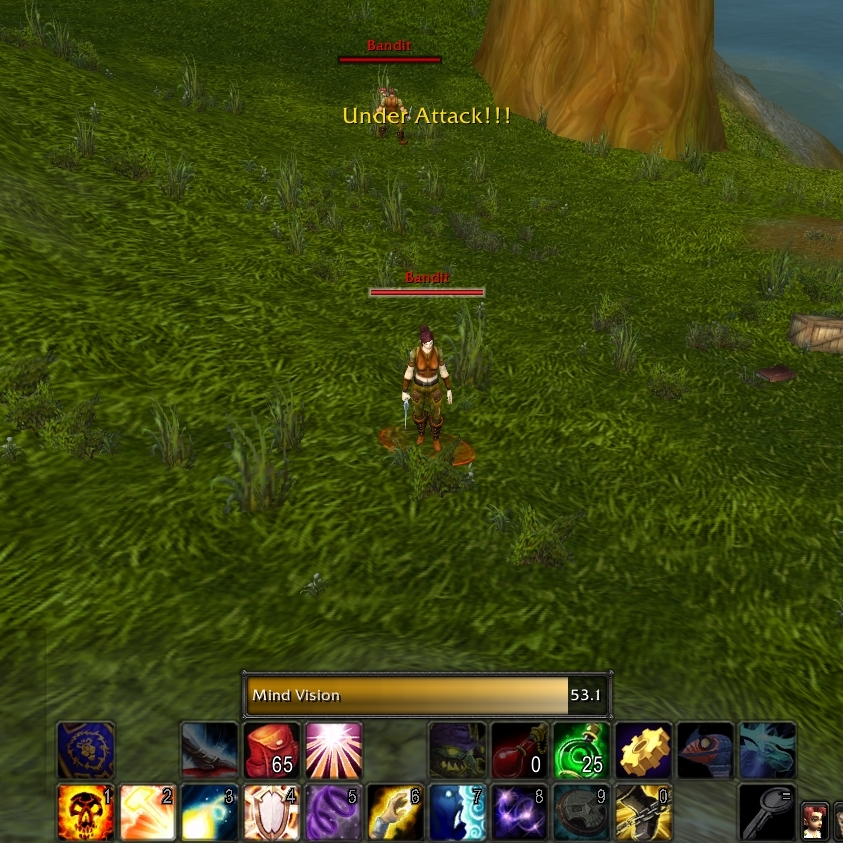The width and height of the screenshot is (843, 843).
Task: Cast the blue swirling face spell in slot 7
Action: (458, 812)
